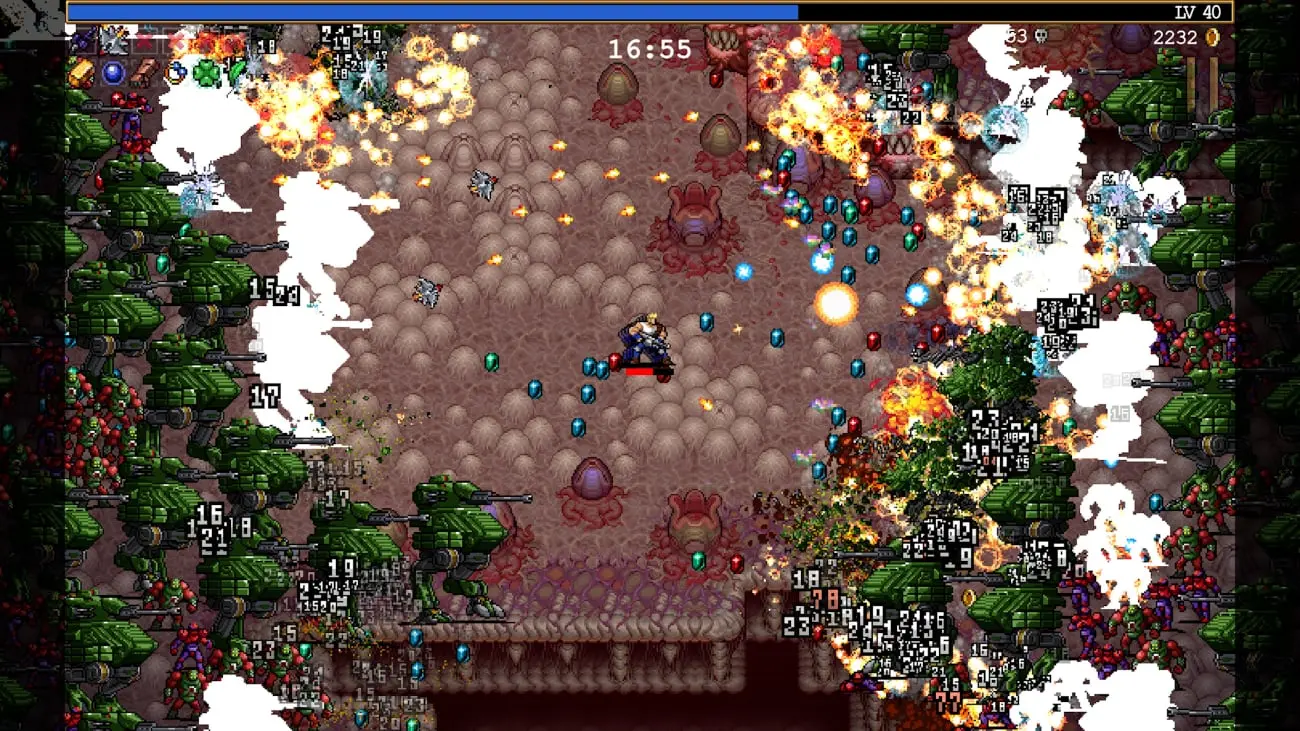Click the golden ring item icon

[x=176, y=72]
